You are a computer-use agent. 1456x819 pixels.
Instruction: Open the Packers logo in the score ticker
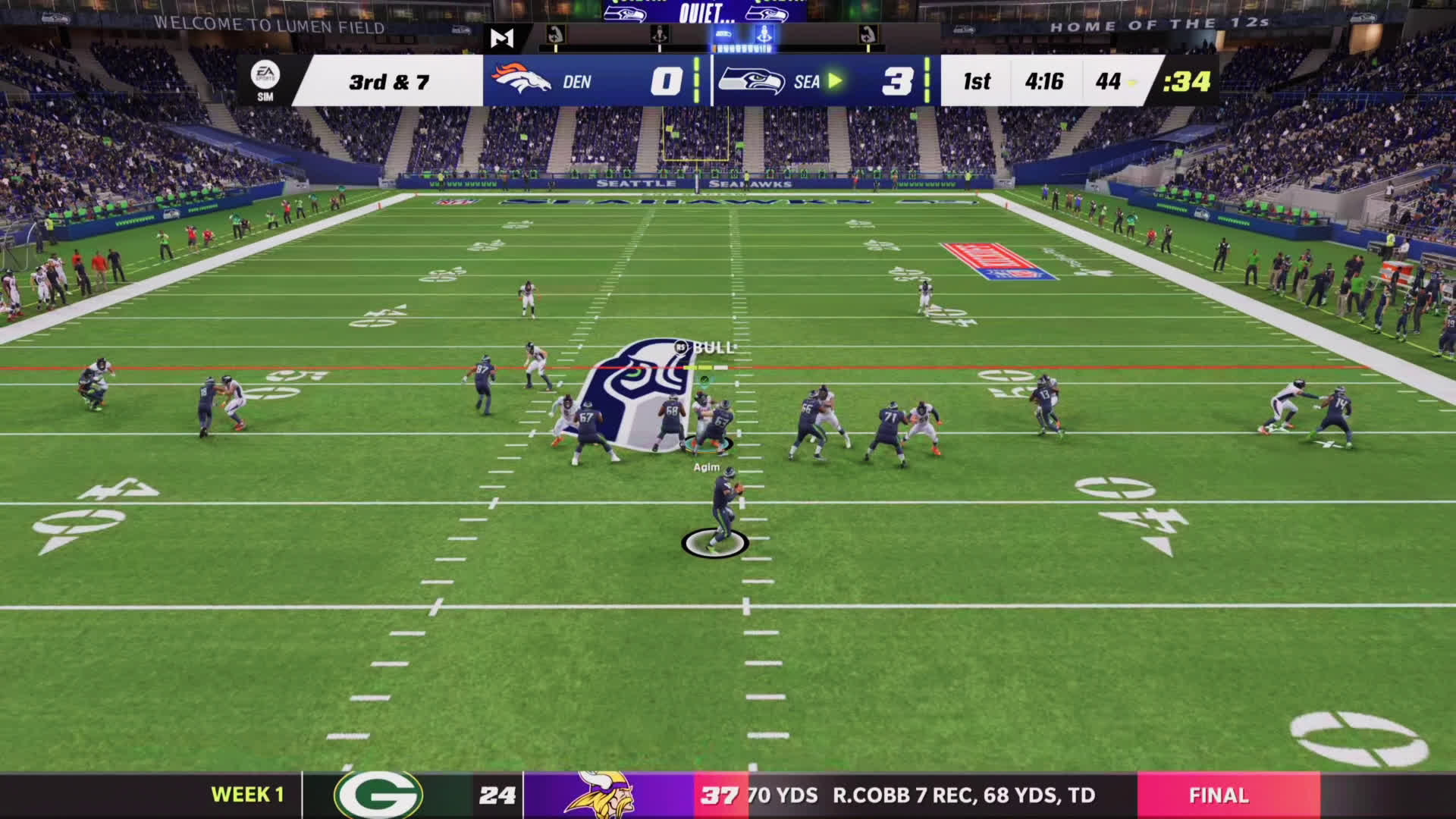(378, 795)
